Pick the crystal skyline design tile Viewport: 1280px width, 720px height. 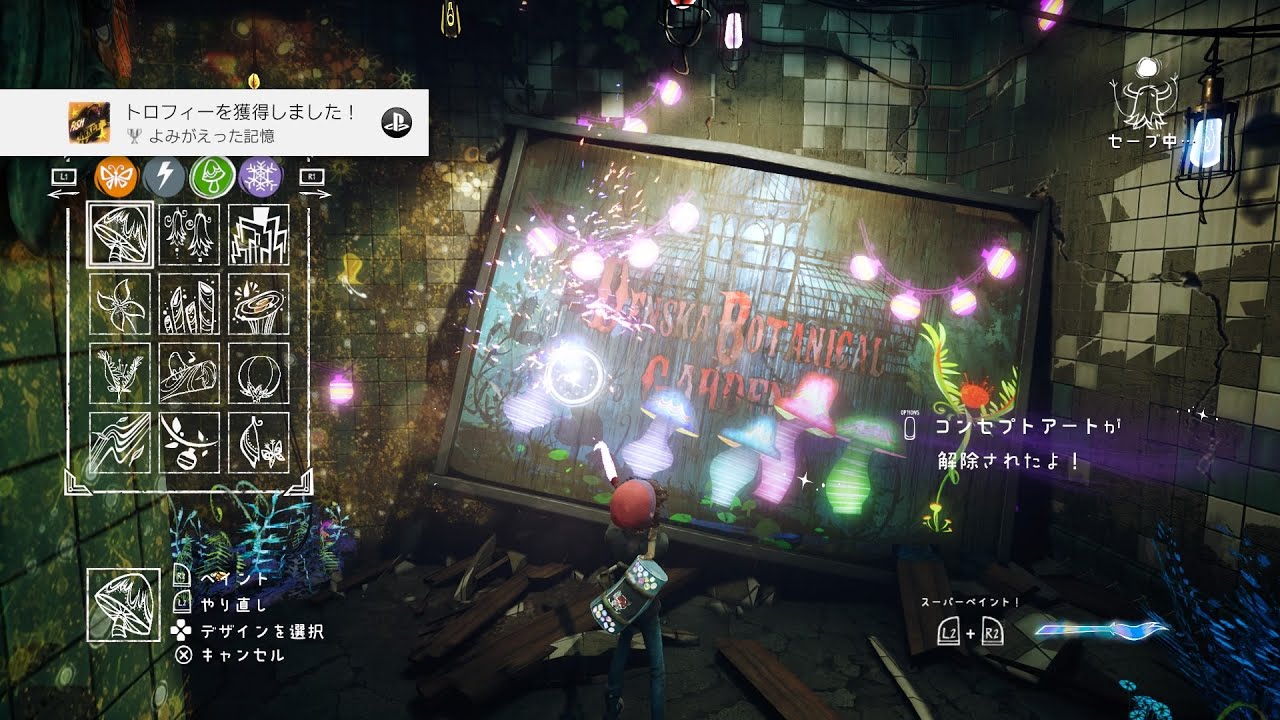(258, 235)
